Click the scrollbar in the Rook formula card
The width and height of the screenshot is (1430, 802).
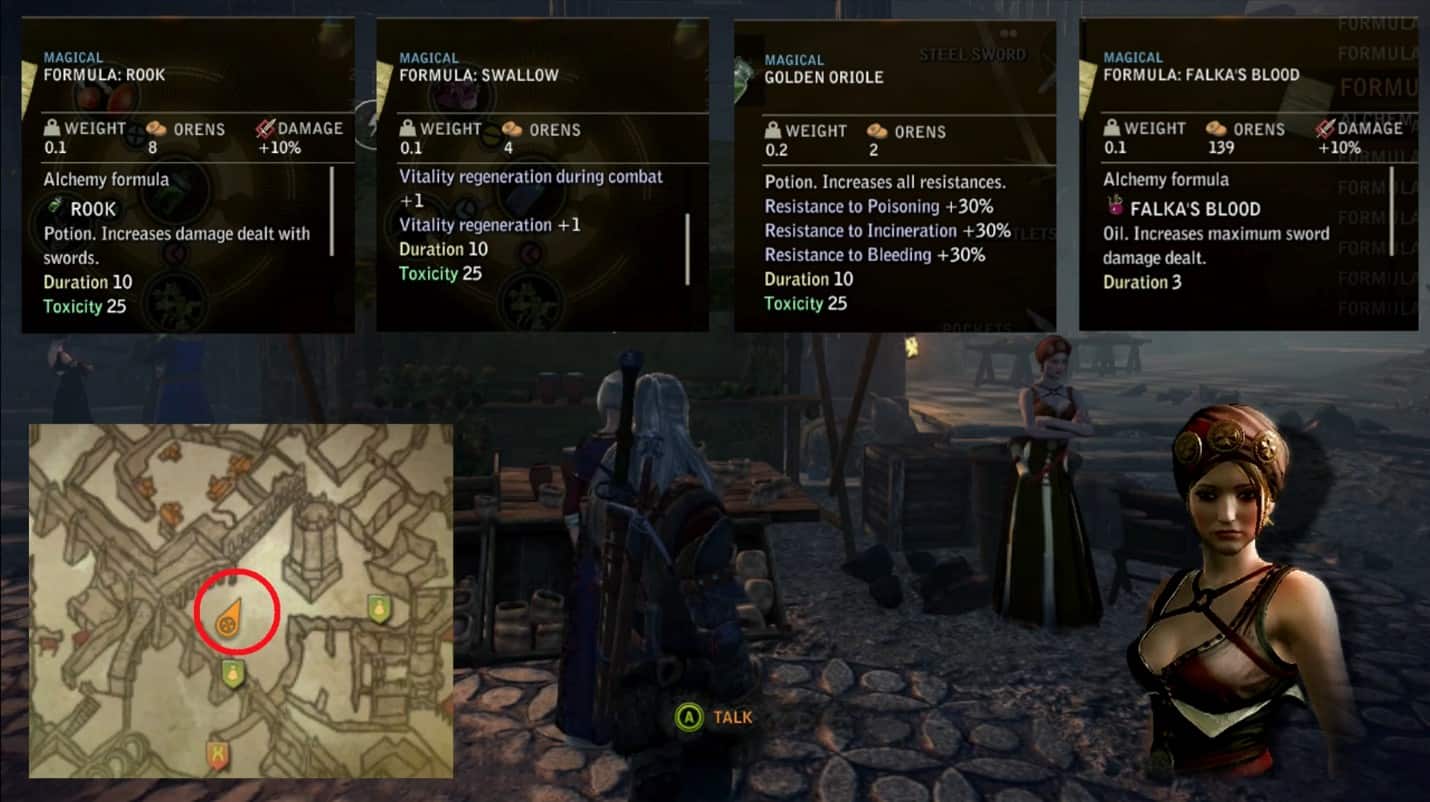(331, 211)
